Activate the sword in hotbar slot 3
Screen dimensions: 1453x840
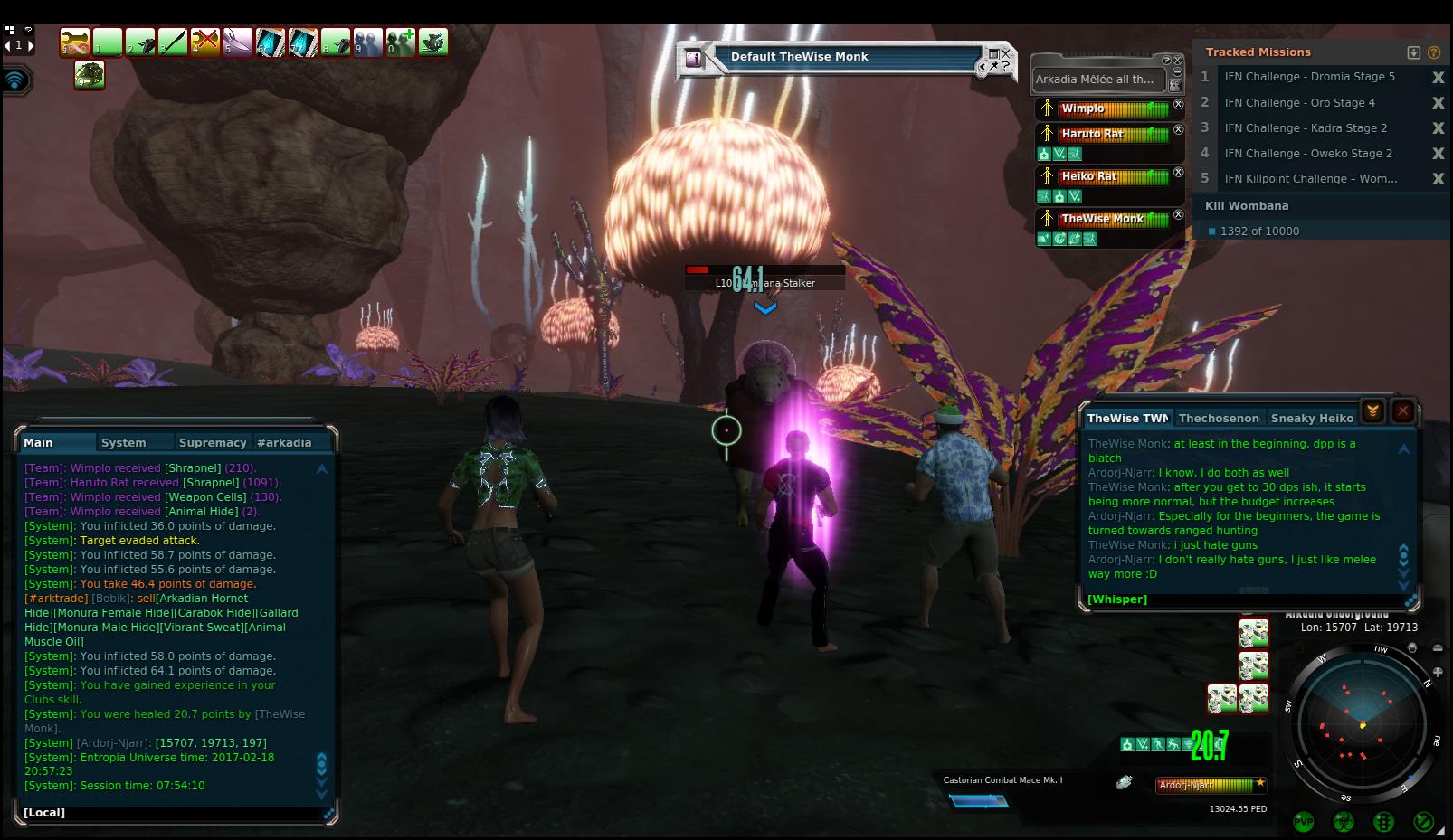(x=173, y=42)
